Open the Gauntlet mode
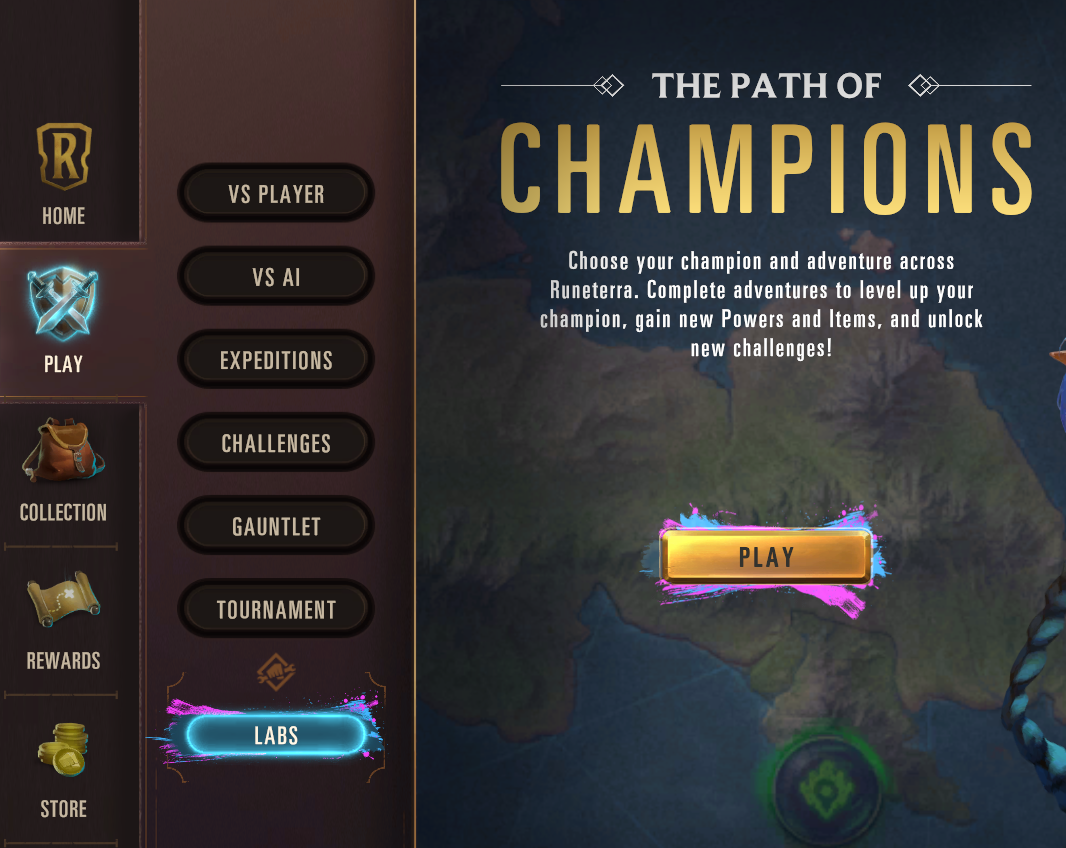The width and height of the screenshot is (1066, 848). pyautogui.click(x=276, y=526)
